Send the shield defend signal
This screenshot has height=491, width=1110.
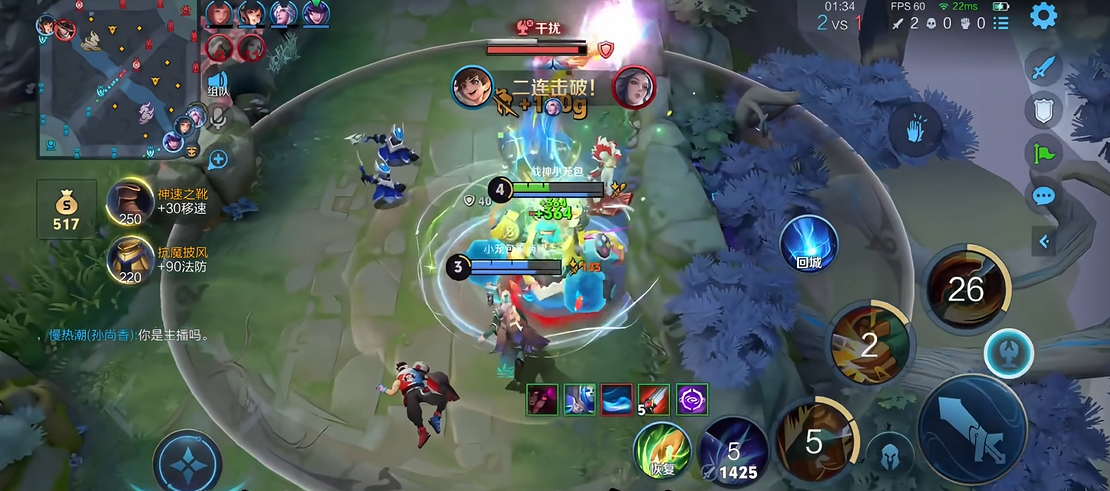1044,110
